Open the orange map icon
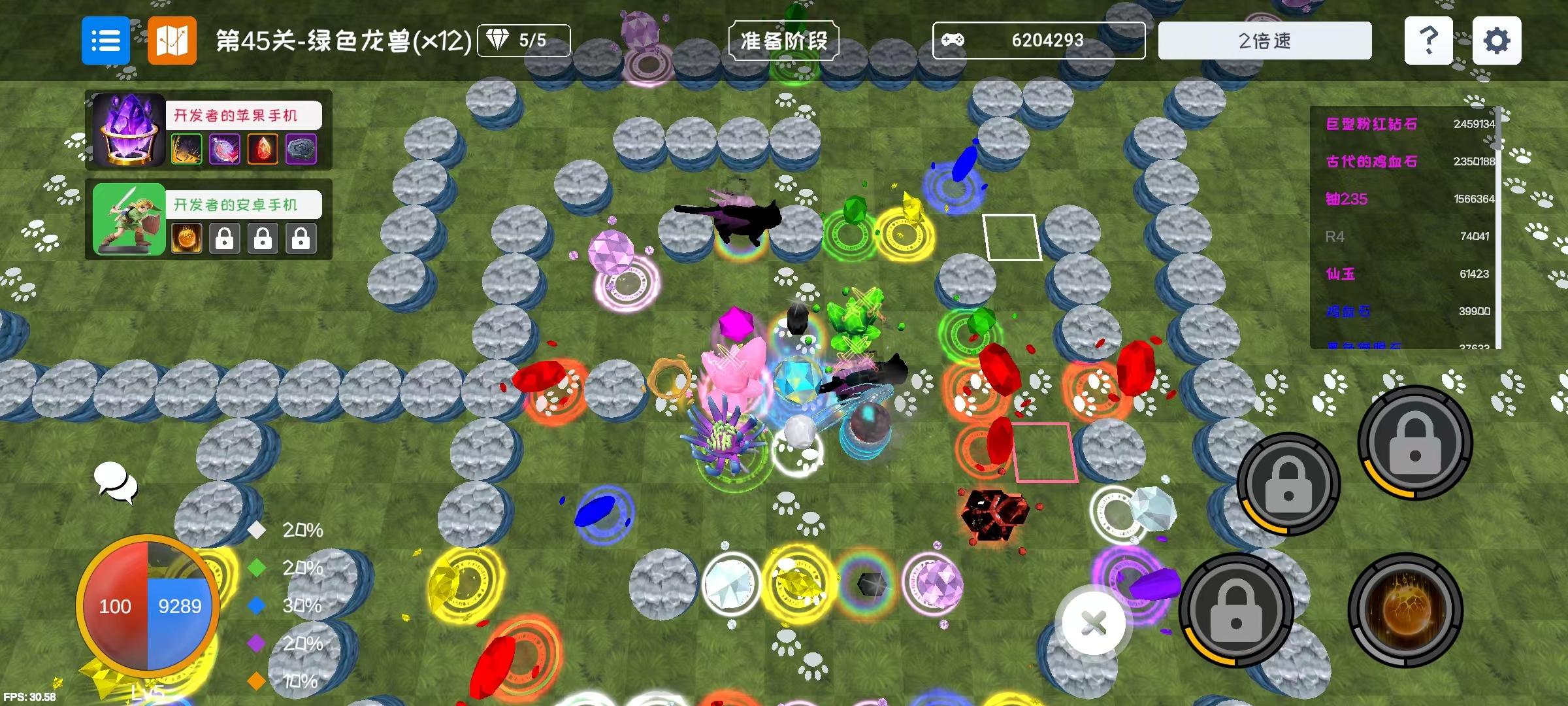 coord(172,41)
